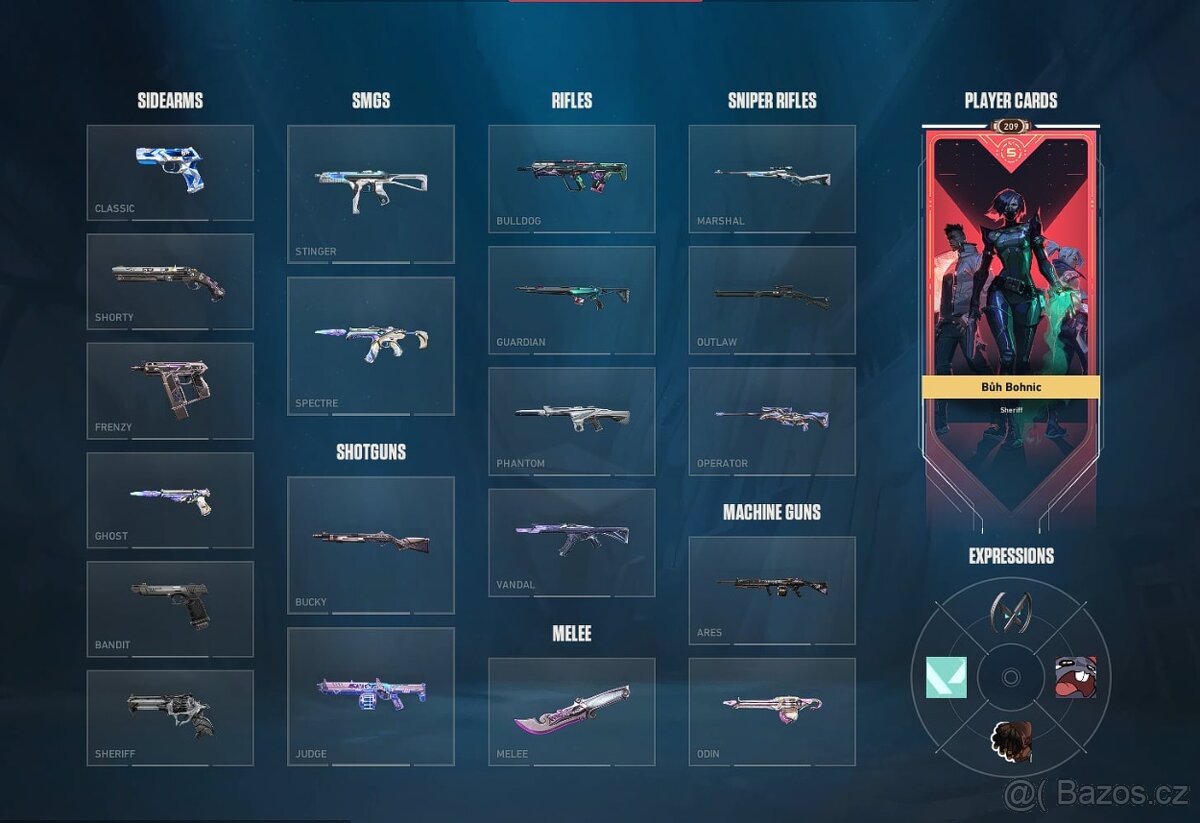Click the player card with Viper artwork

pyautogui.click(x=1010, y=300)
